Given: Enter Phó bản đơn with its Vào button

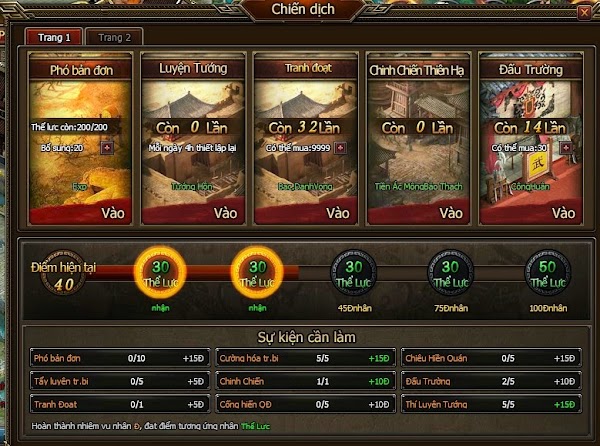Looking at the screenshot, I should [112, 212].
